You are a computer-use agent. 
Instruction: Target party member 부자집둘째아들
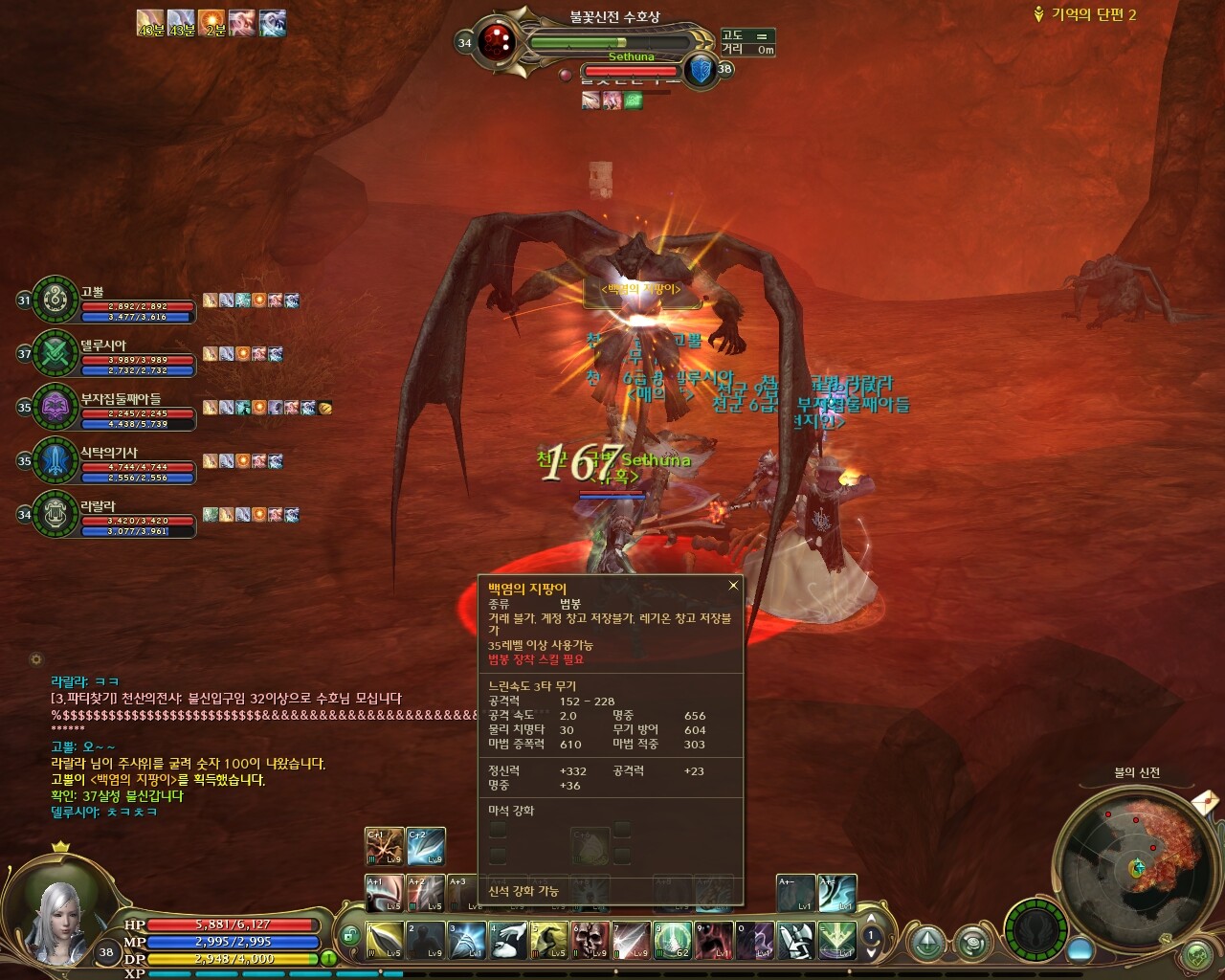56,408
